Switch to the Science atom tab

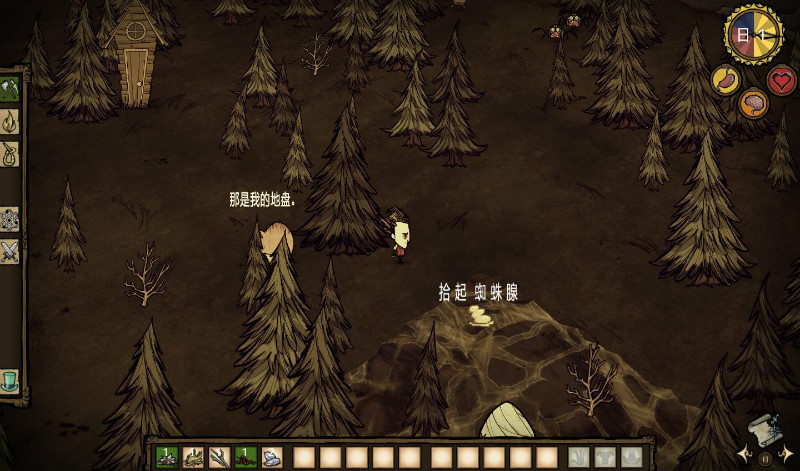[10, 218]
